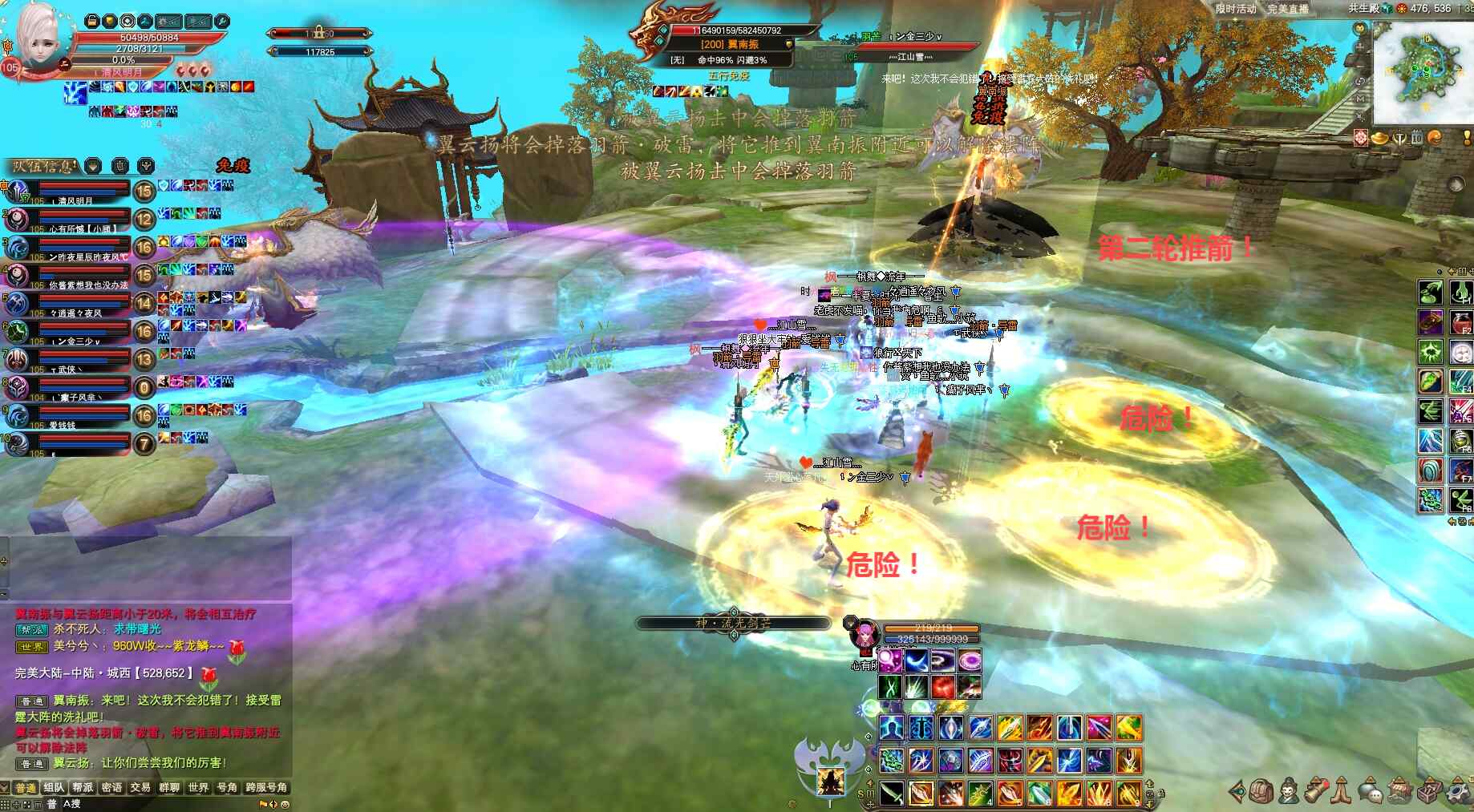This screenshot has width=1474, height=812.
Task: Select the 帮派 chat channel tab
Action: coord(83,788)
